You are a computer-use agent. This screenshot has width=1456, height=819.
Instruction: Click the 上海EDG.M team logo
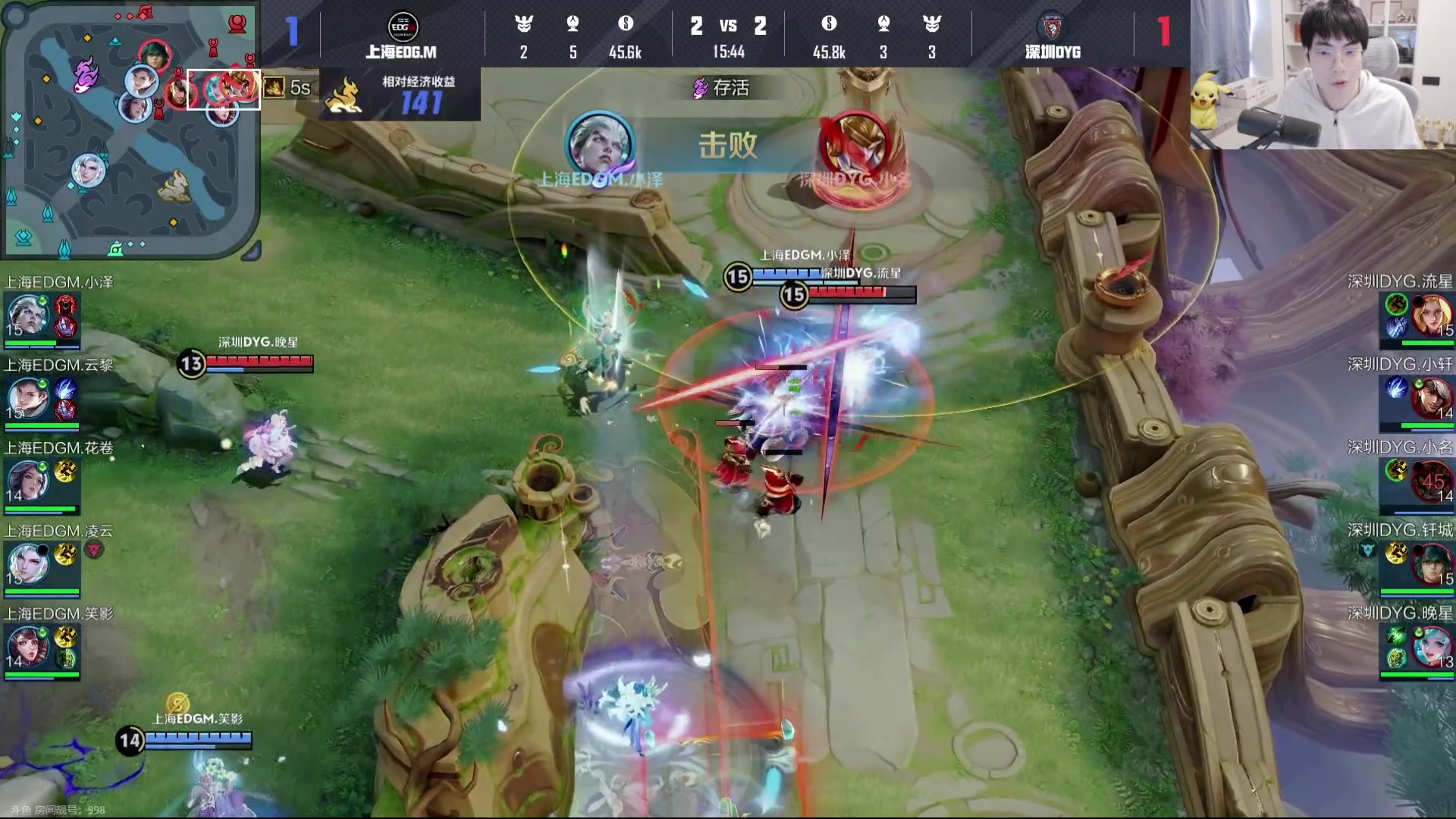(x=402, y=27)
